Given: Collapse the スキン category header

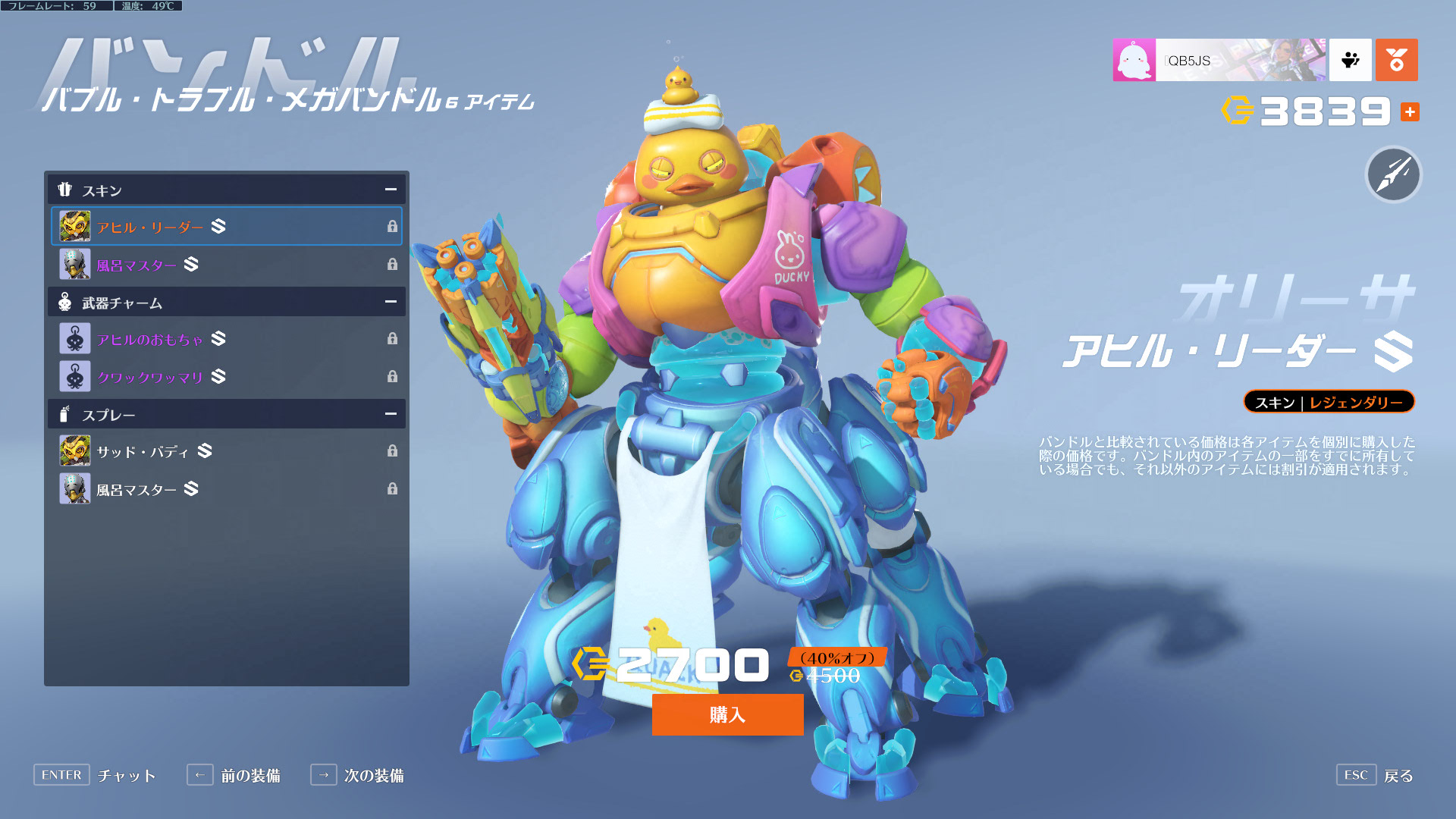Looking at the screenshot, I should click(x=391, y=190).
